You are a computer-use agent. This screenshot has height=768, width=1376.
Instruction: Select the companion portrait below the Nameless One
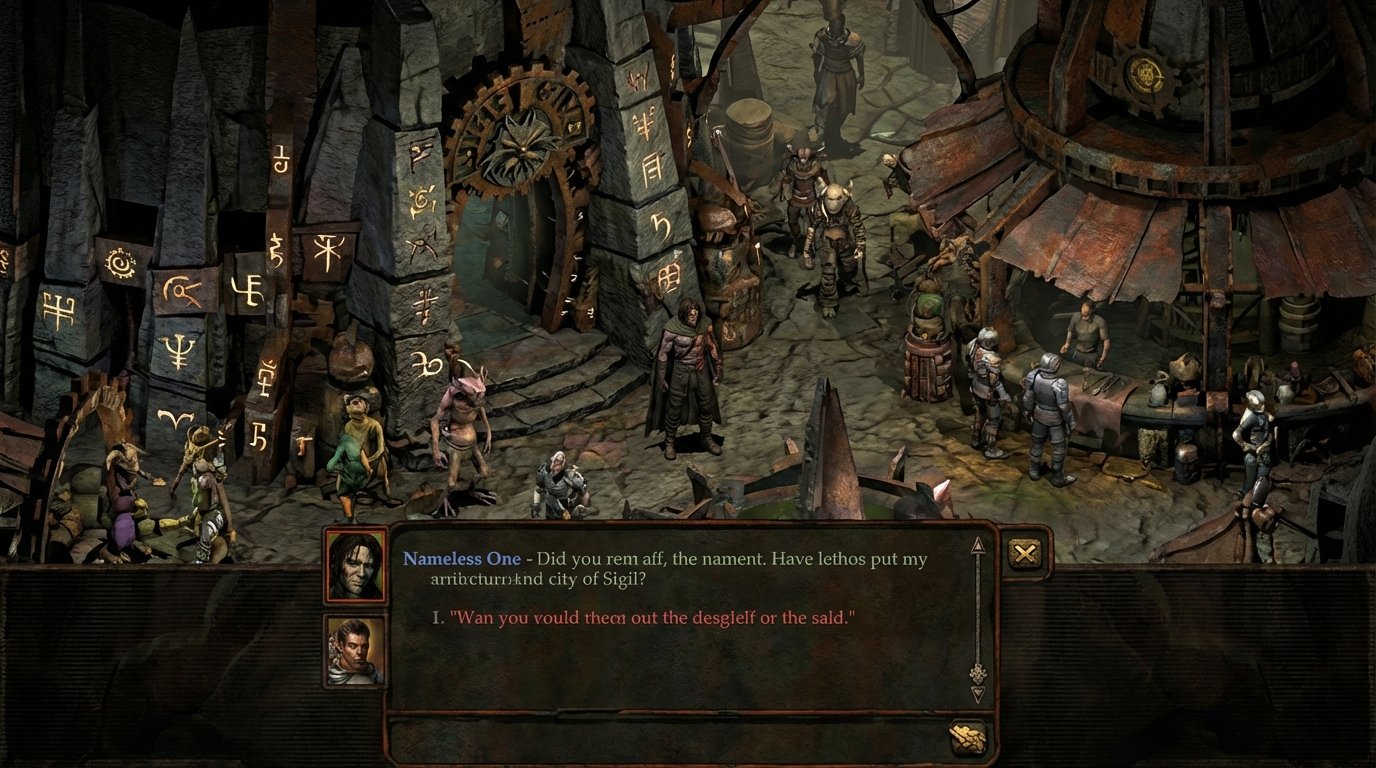pyautogui.click(x=353, y=650)
